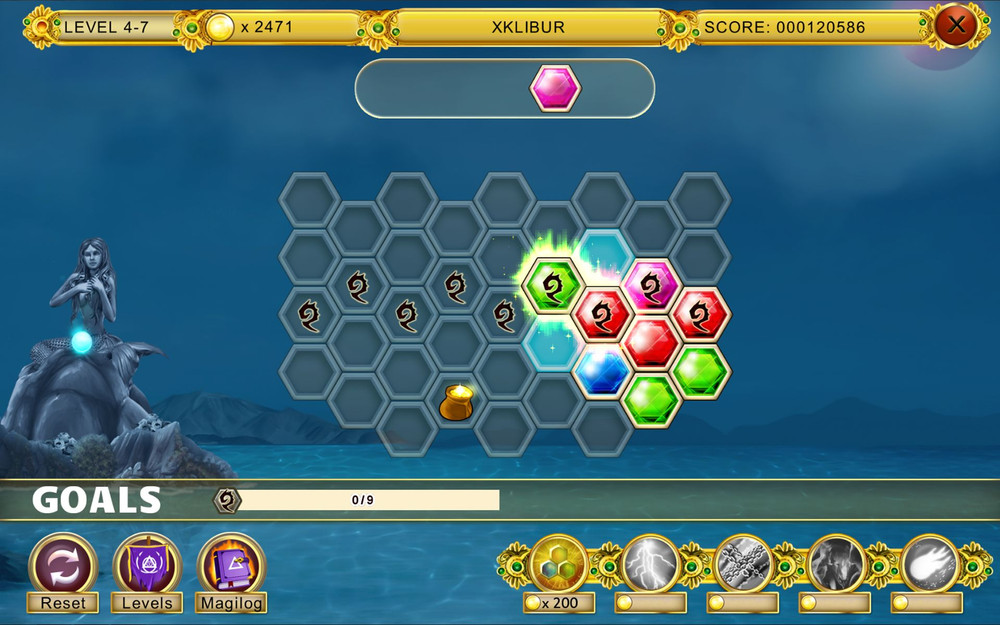Click the blue gem tile on the board
1000x625 pixels.
[603, 372]
